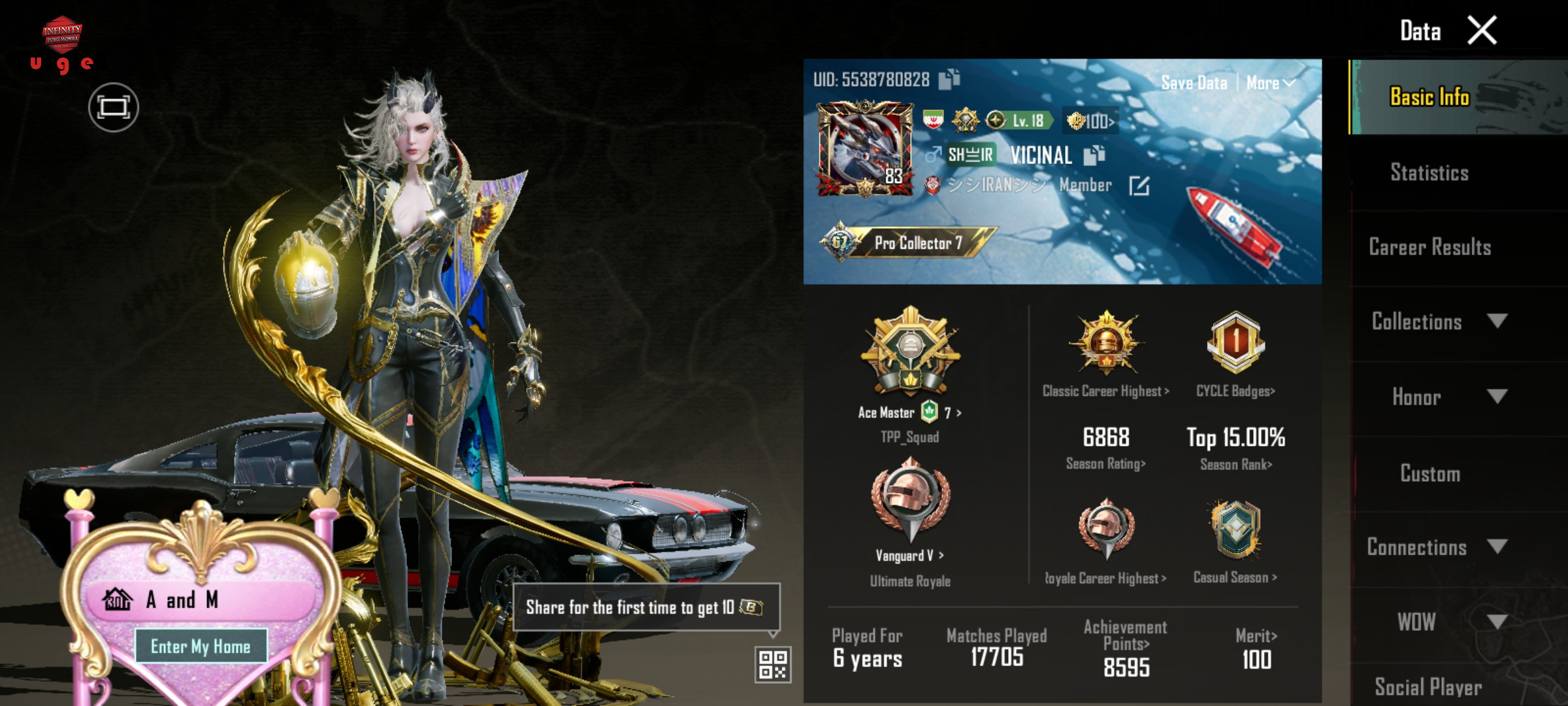The width and height of the screenshot is (1568, 706).
Task: View CYCLE Badges
Action: tap(1235, 391)
